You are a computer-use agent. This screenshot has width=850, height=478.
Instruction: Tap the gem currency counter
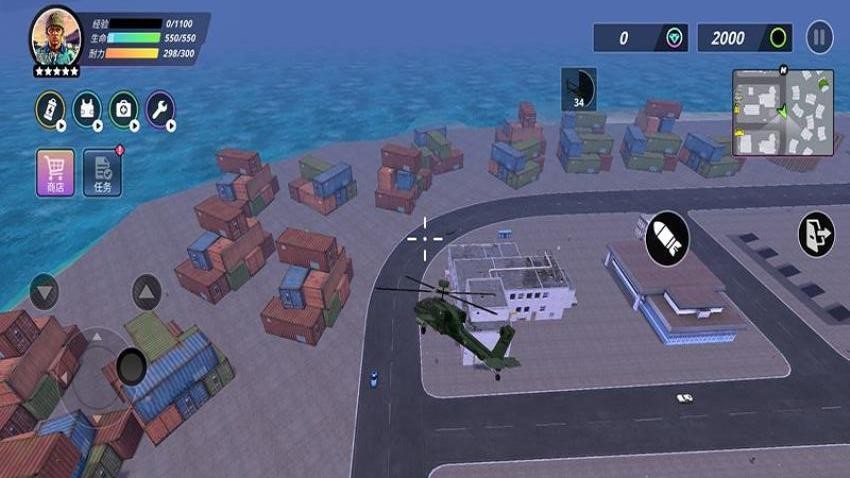640,38
